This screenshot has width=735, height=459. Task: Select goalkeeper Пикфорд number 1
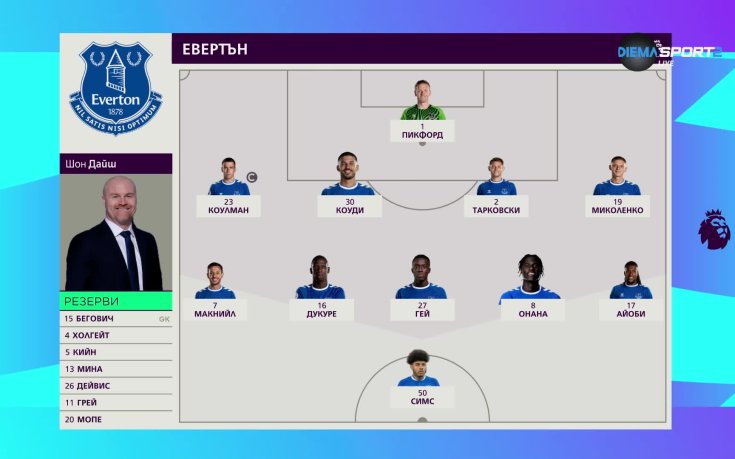click(x=422, y=110)
